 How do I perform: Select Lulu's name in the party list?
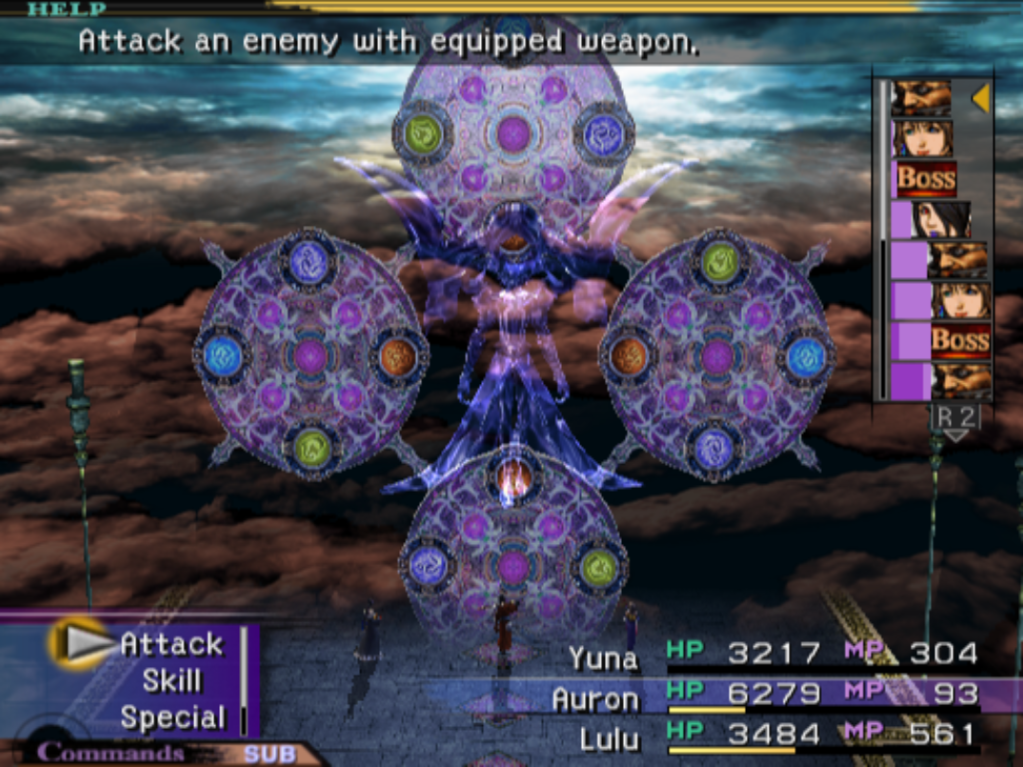coord(608,738)
